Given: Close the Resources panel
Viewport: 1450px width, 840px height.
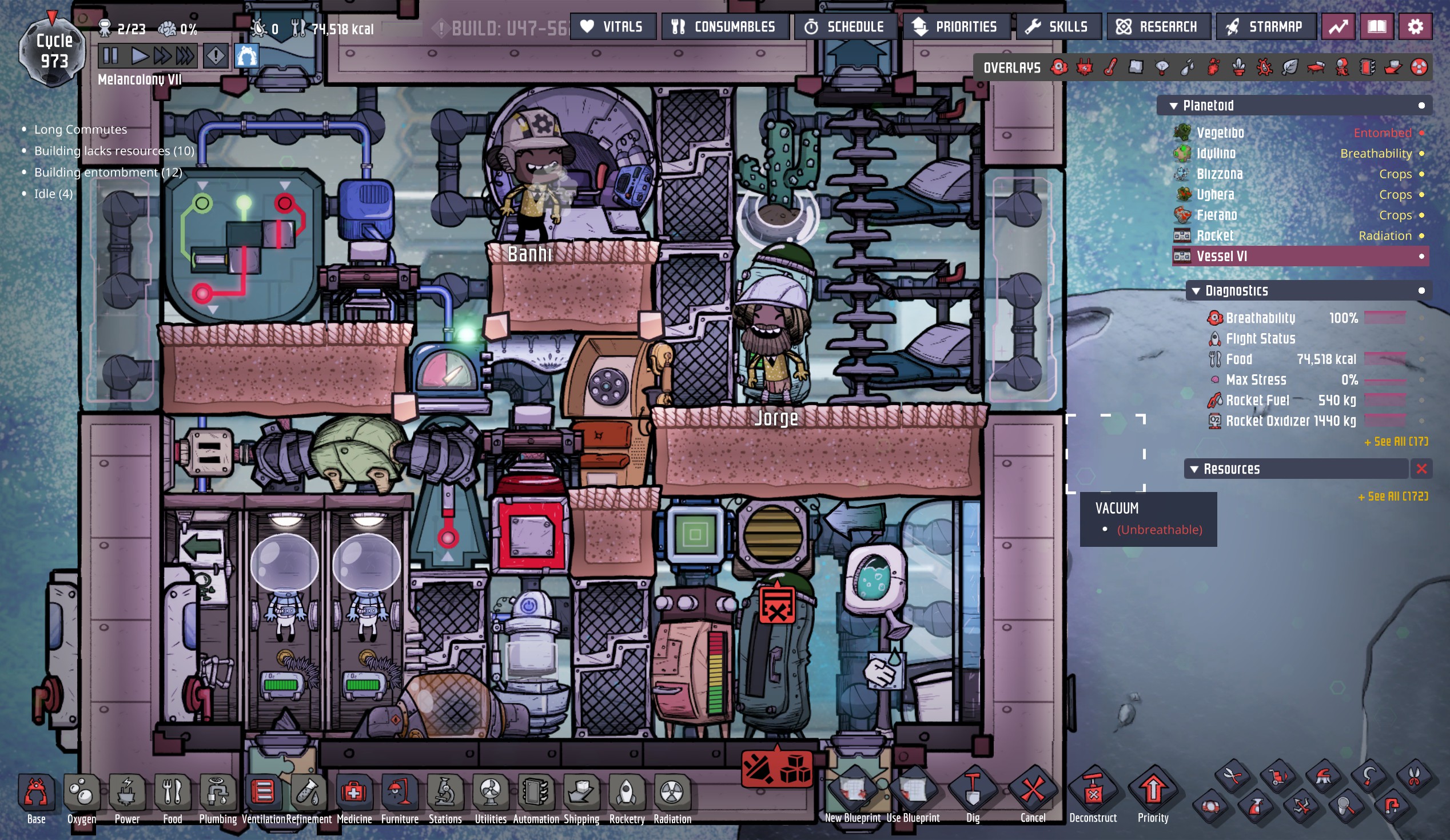Looking at the screenshot, I should (x=1421, y=469).
